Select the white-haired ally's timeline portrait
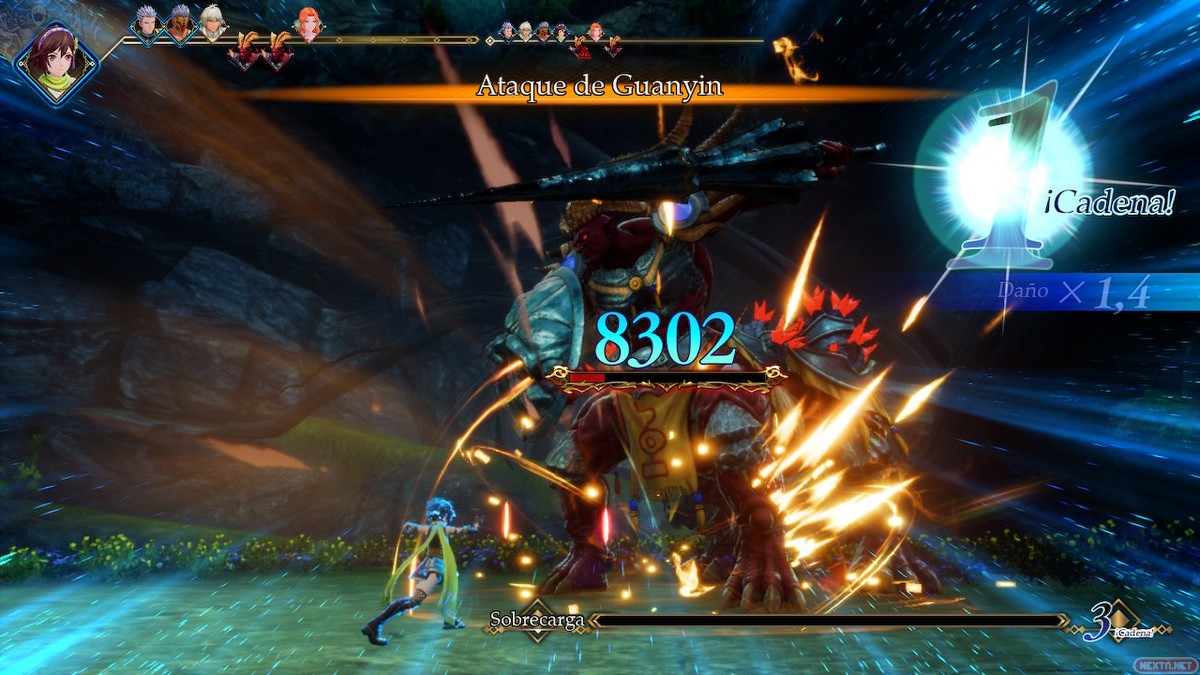This screenshot has width=1200, height=675. [212, 24]
